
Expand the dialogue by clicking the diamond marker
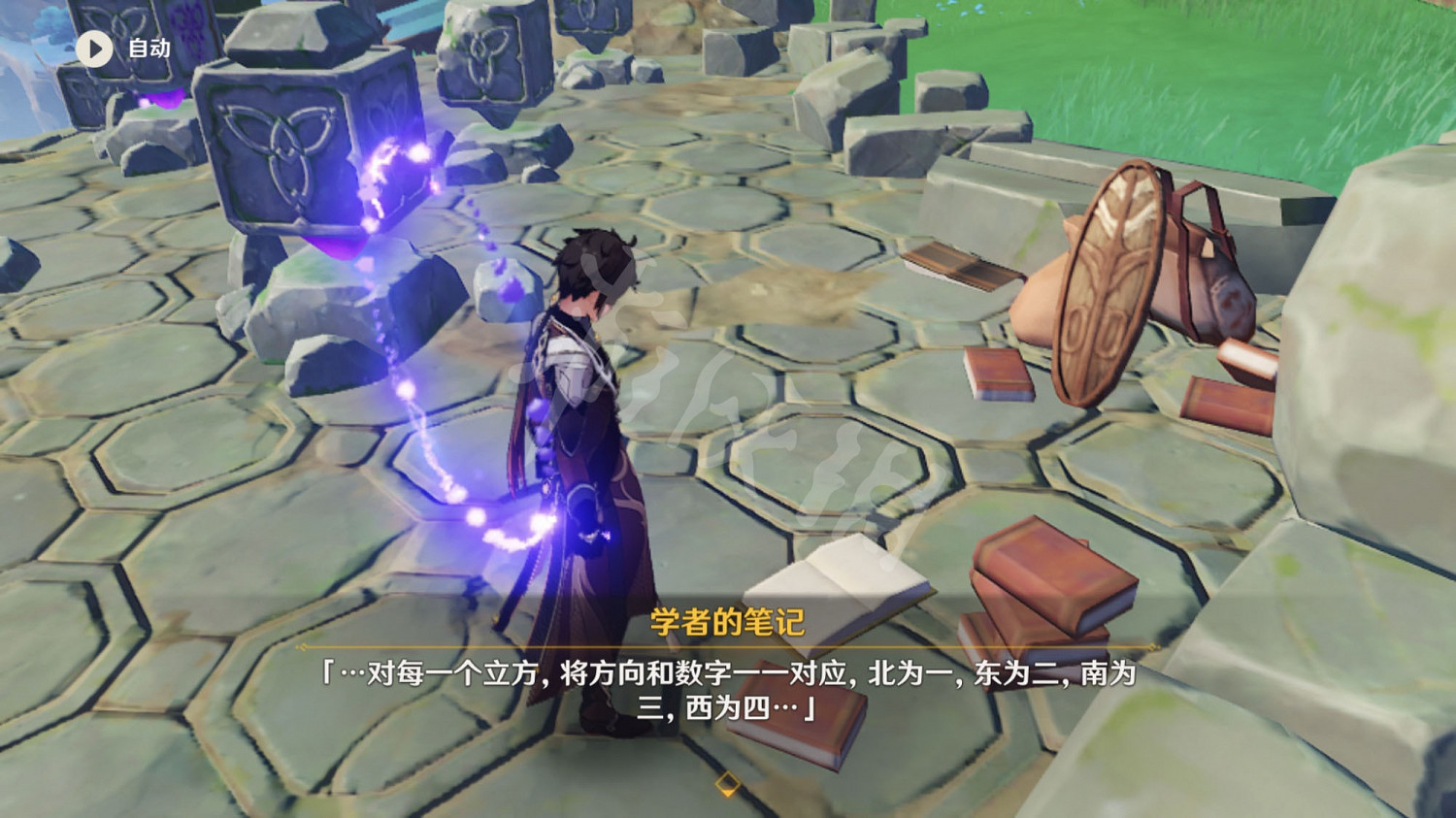pos(728,781)
